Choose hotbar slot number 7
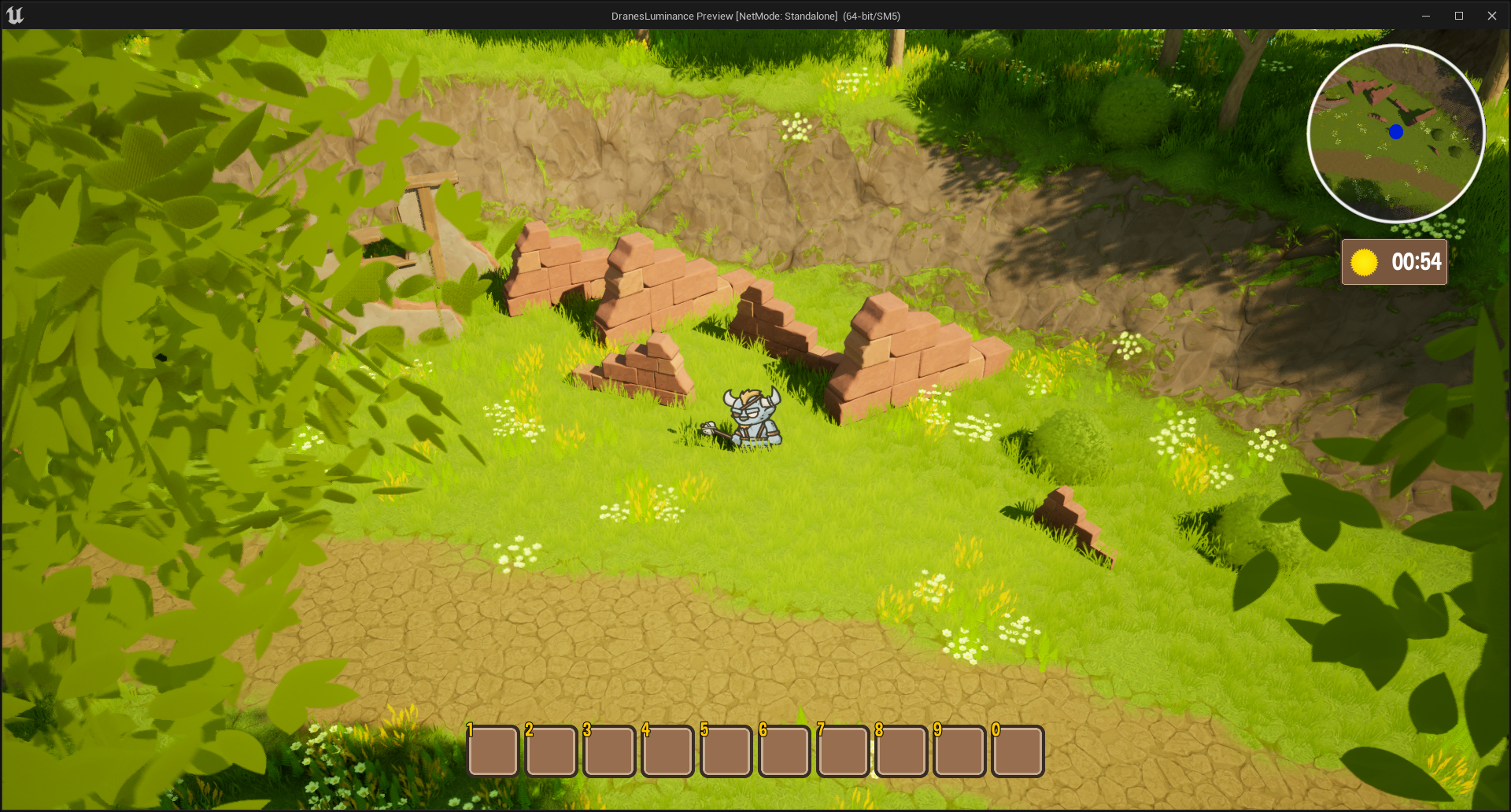1511x812 pixels. pos(843,751)
